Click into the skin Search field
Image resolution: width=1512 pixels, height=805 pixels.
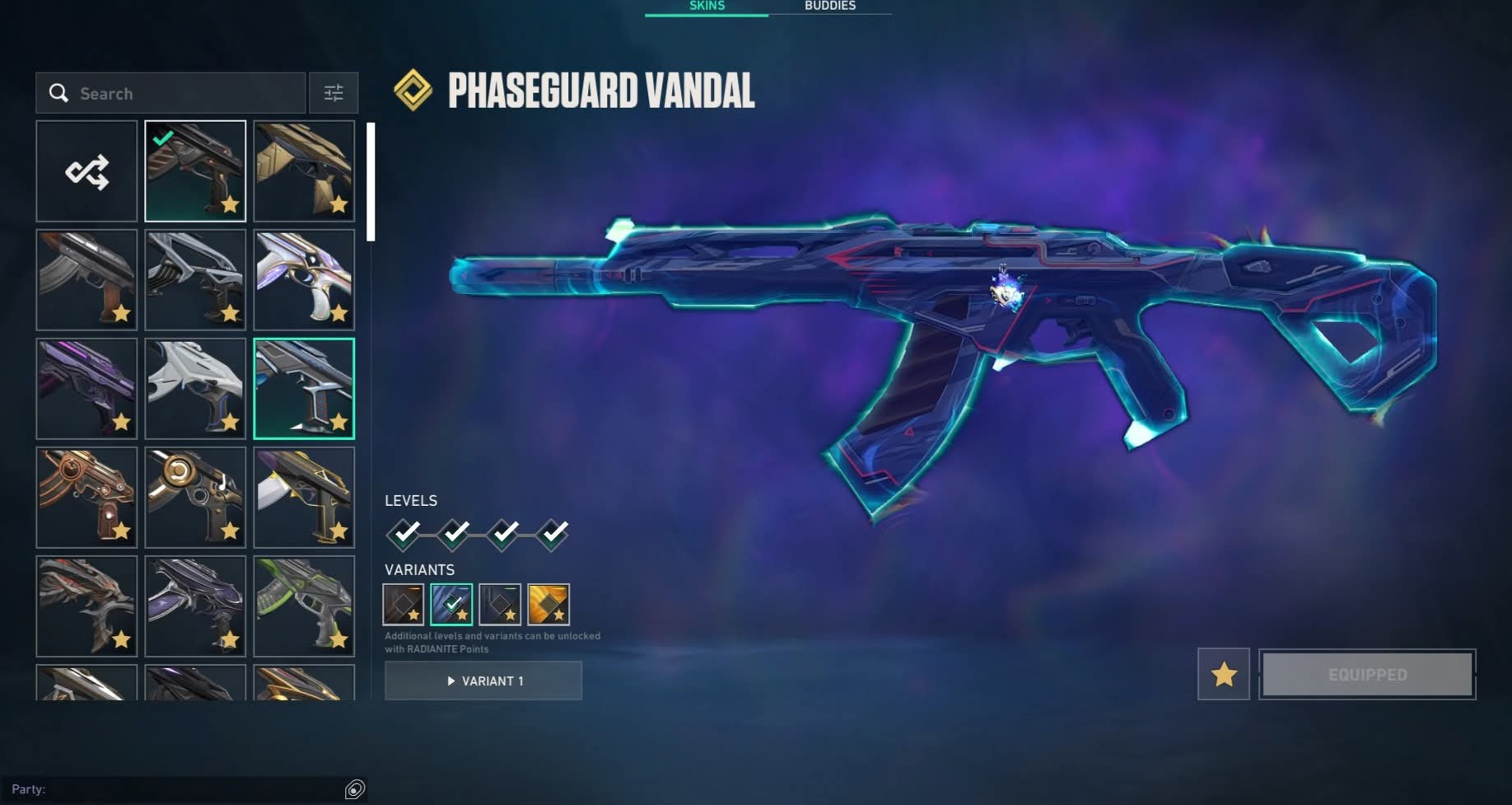181,93
